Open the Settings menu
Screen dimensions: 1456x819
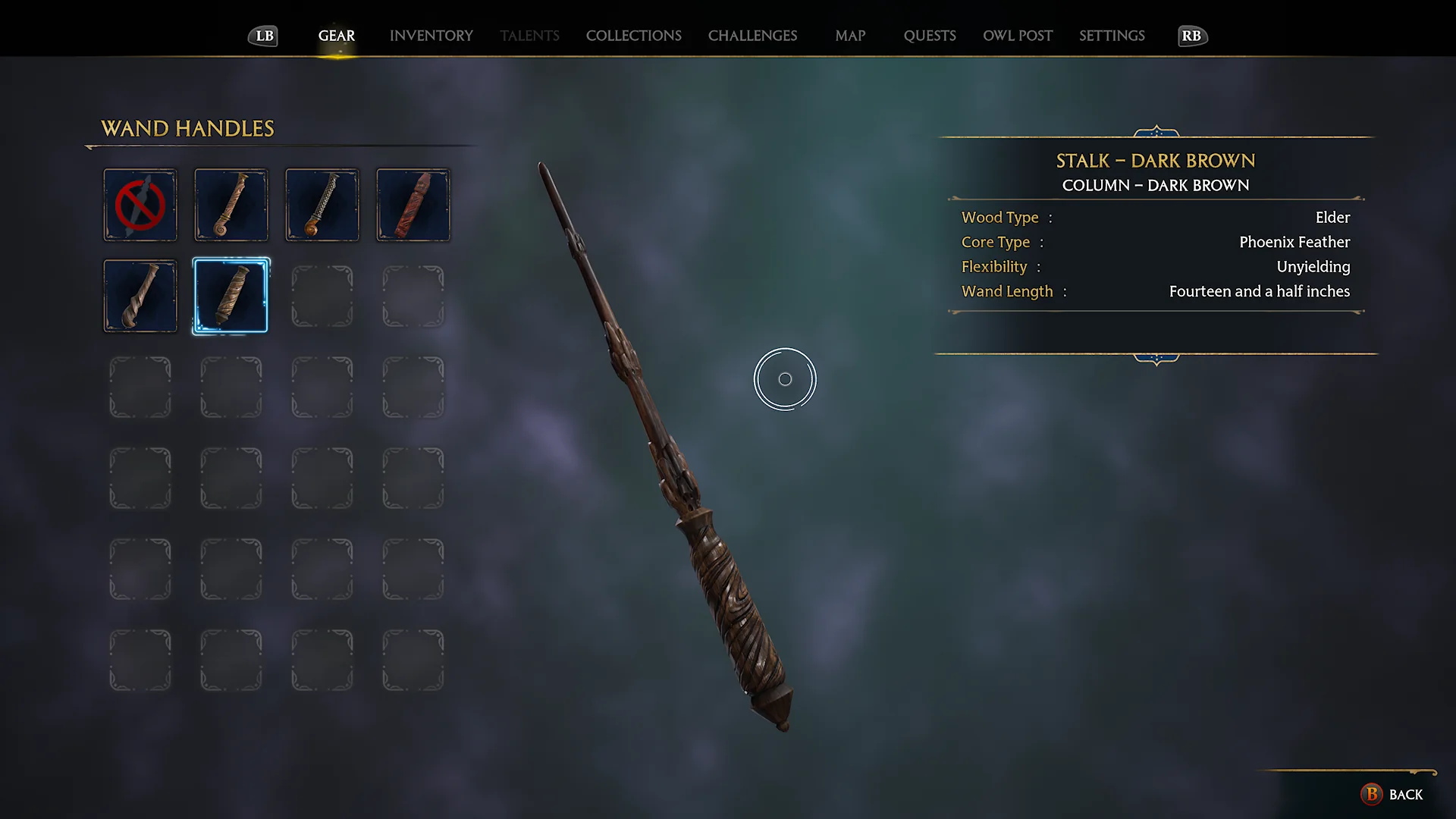tap(1111, 36)
